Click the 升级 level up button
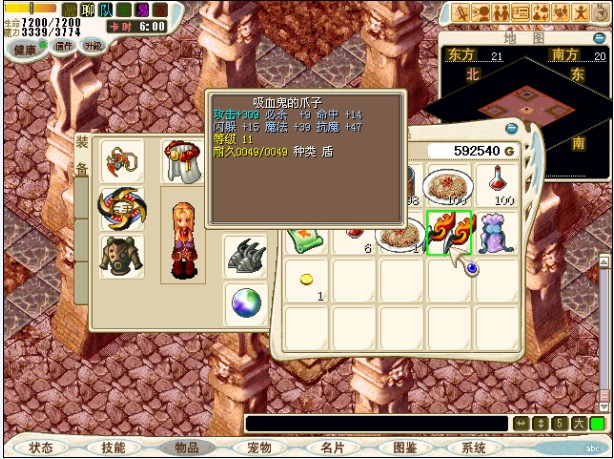Screen dimensions: 614x459 pyautogui.click(x=92, y=46)
